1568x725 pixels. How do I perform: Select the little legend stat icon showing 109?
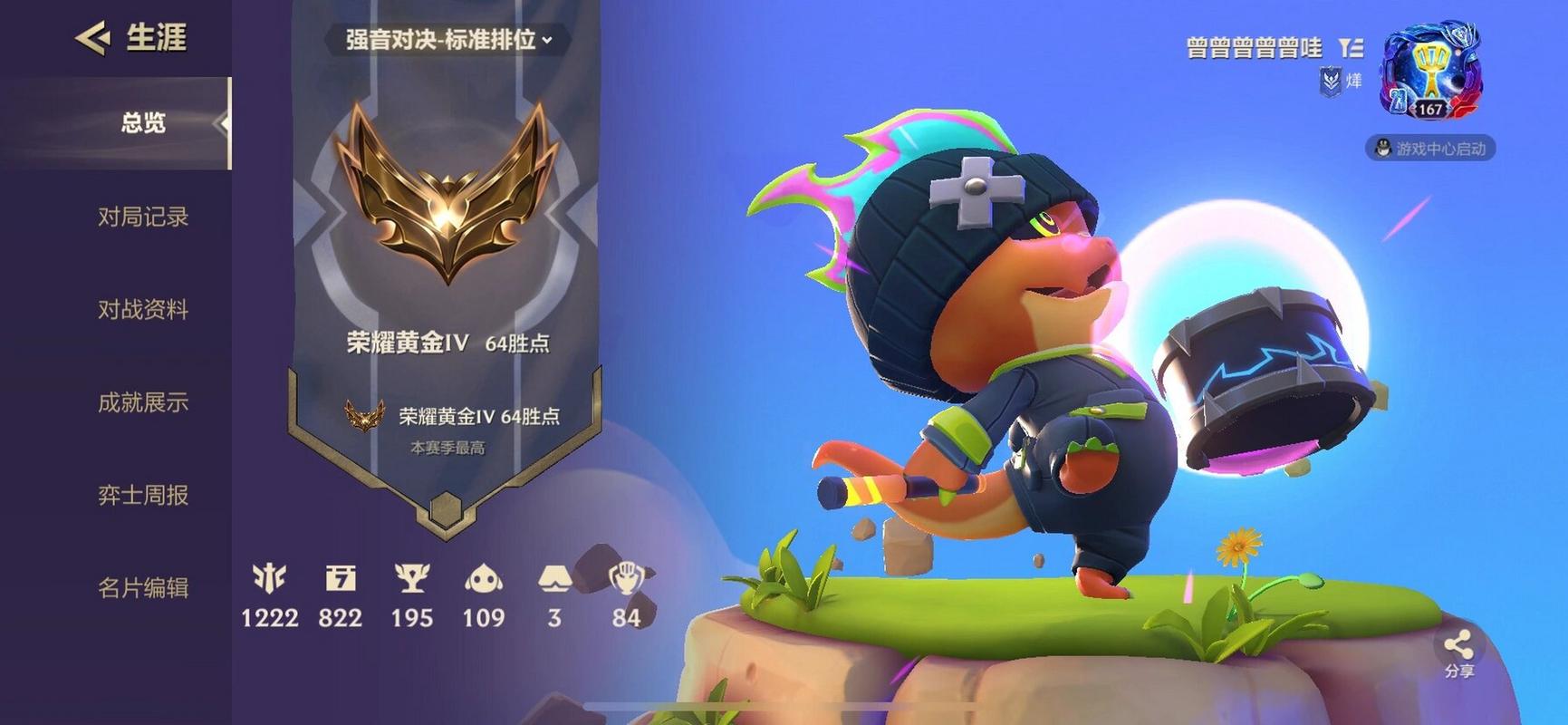click(x=483, y=578)
